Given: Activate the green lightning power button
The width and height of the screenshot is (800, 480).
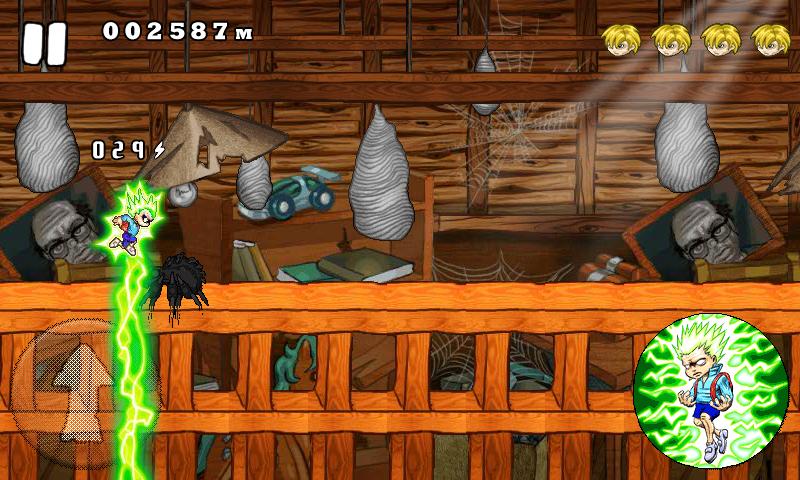Looking at the screenshot, I should 710,391.
